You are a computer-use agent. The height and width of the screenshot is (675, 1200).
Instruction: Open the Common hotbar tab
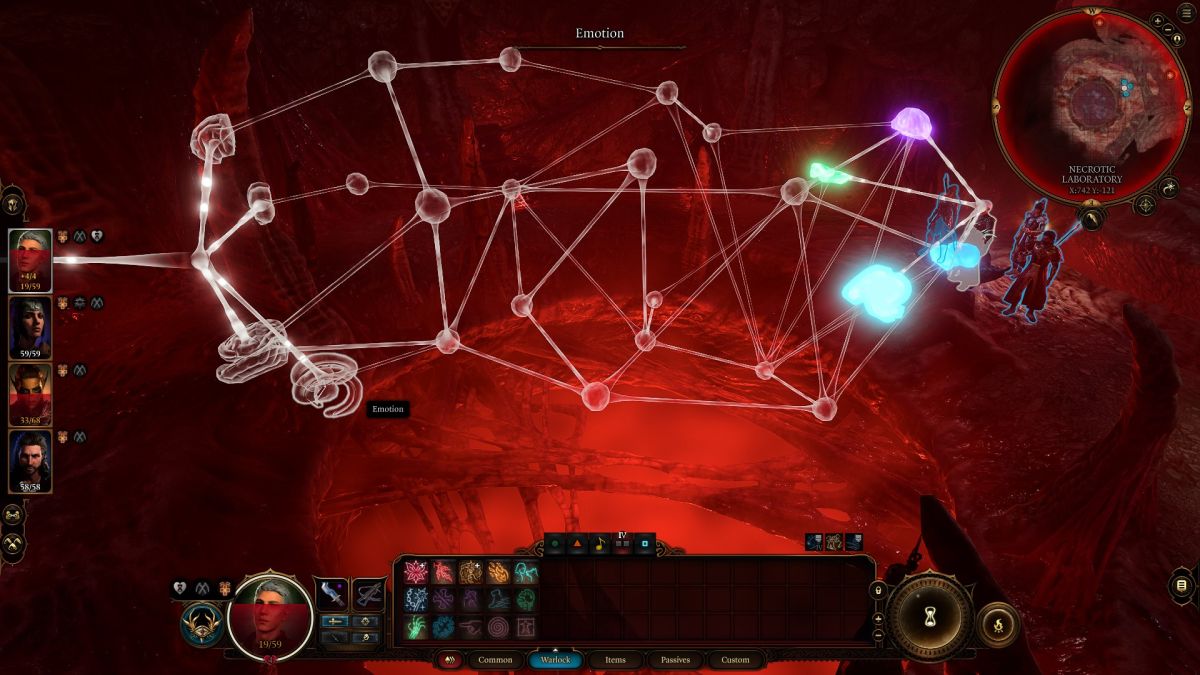(495, 660)
